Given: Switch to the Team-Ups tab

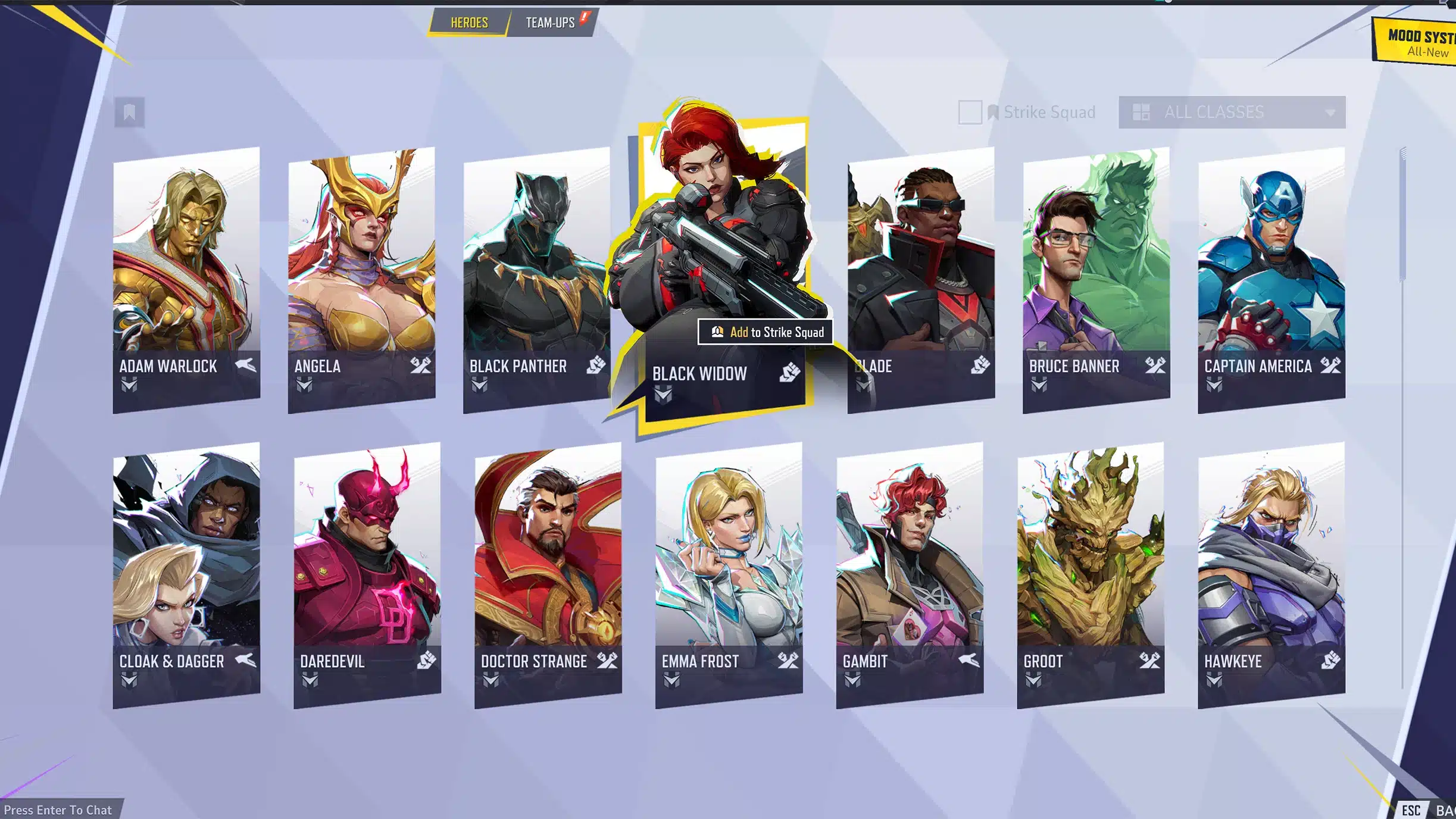Looking at the screenshot, I should (550, 23).
